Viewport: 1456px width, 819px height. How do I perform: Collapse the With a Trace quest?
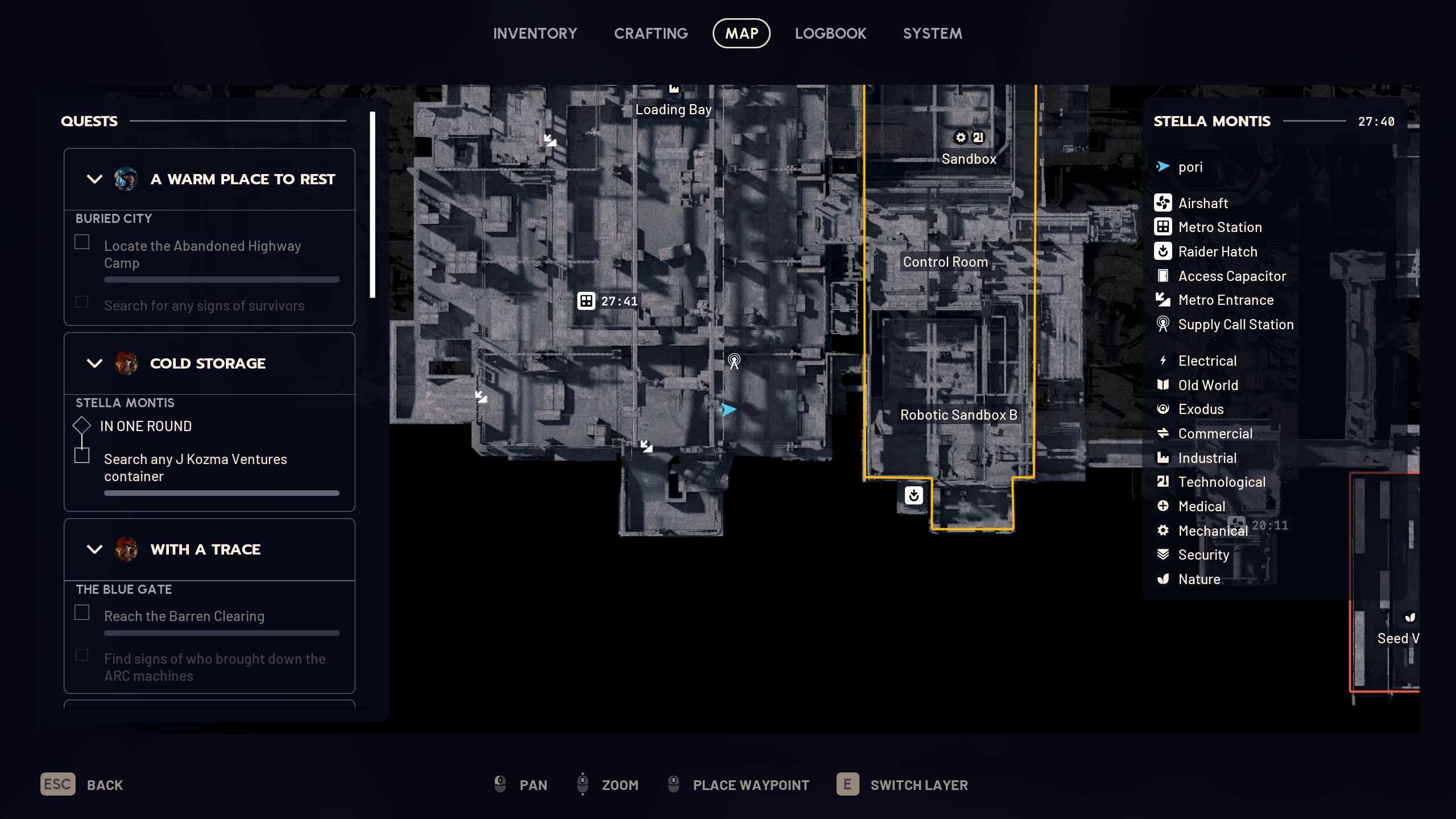tap(94, 549)
